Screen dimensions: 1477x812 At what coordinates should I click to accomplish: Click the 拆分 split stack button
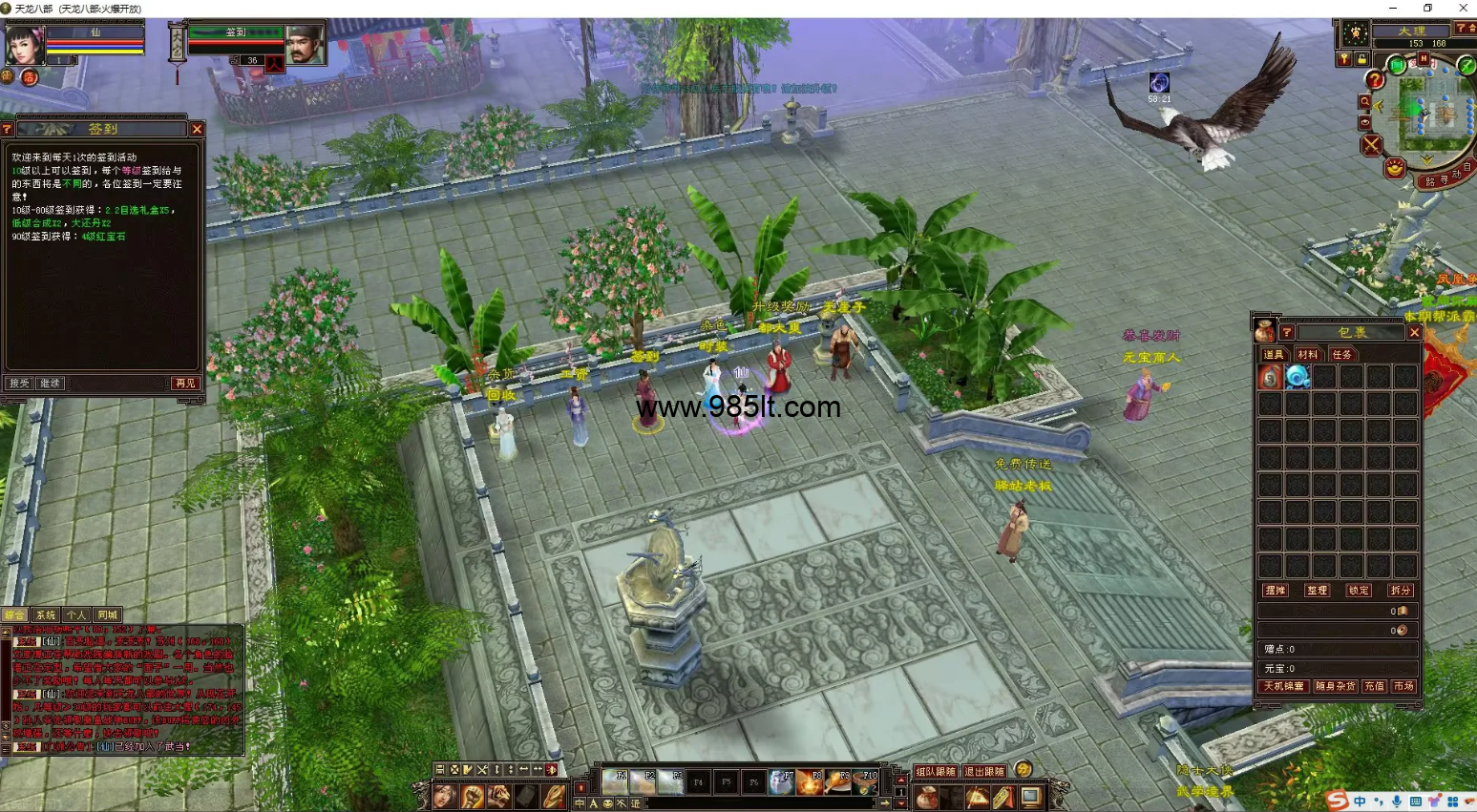(x=1401, y=591)
